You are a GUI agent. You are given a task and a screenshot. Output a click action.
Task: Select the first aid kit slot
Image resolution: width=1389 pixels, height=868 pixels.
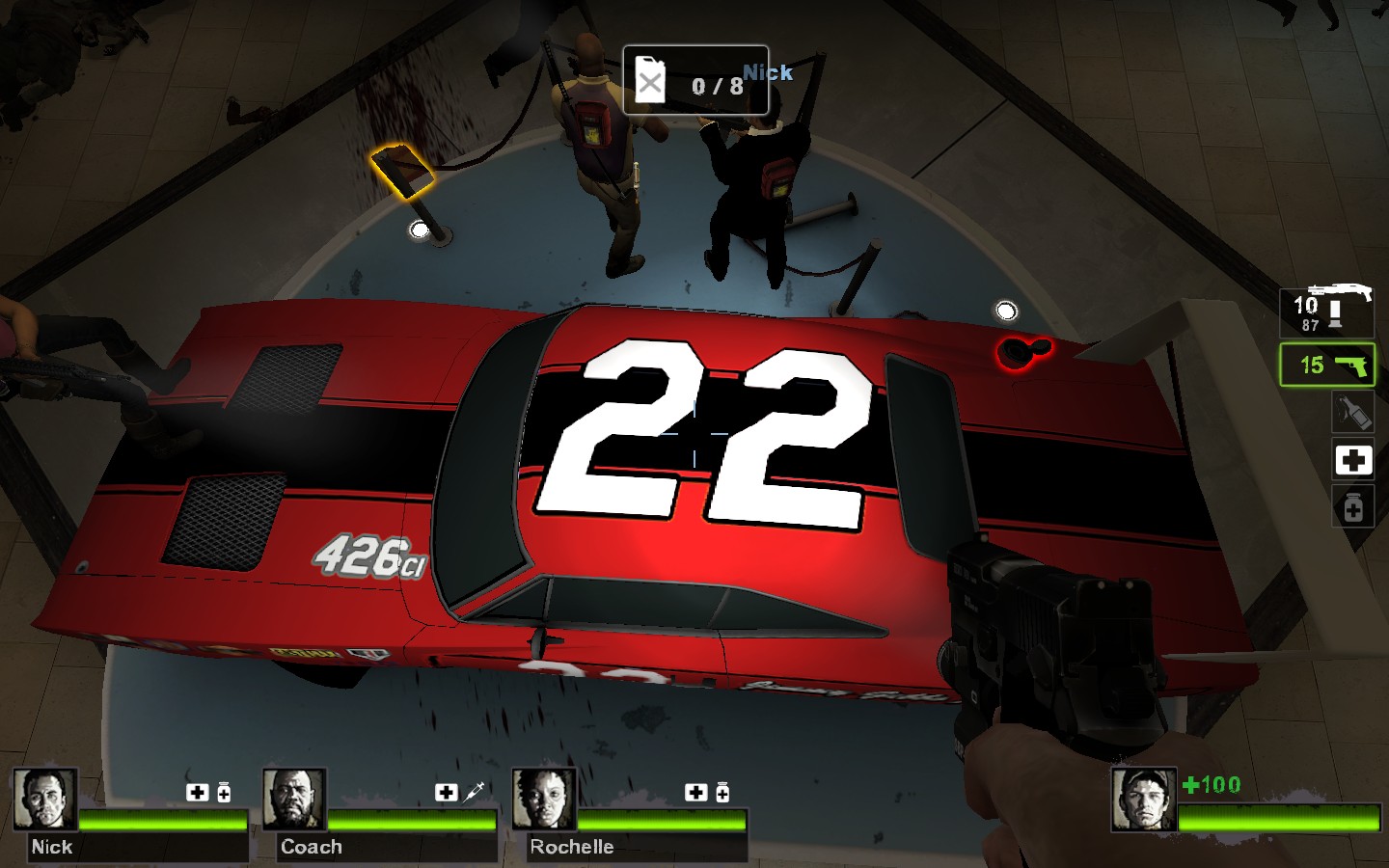1352,460
